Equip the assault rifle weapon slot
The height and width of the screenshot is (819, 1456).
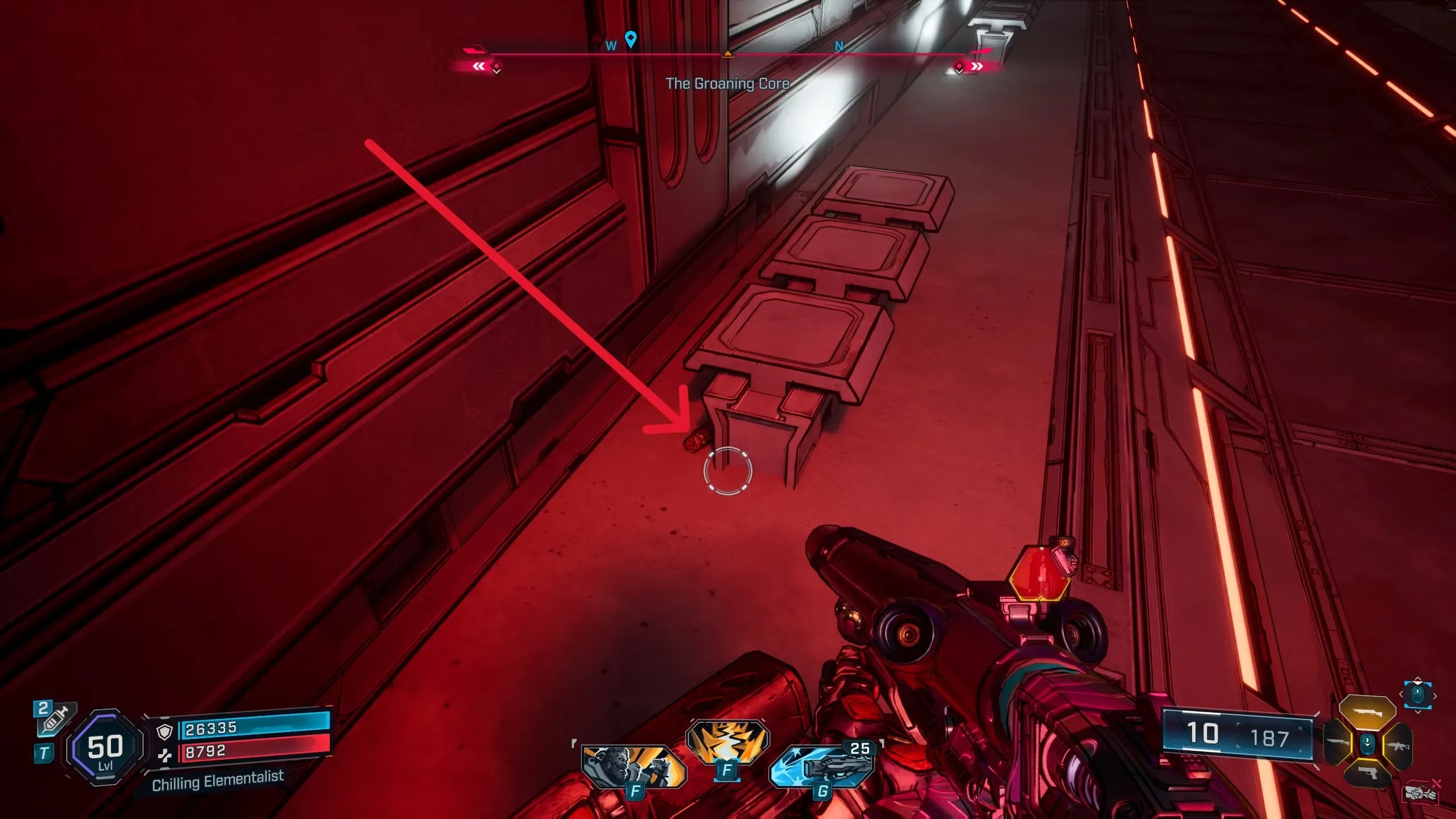1399,745
